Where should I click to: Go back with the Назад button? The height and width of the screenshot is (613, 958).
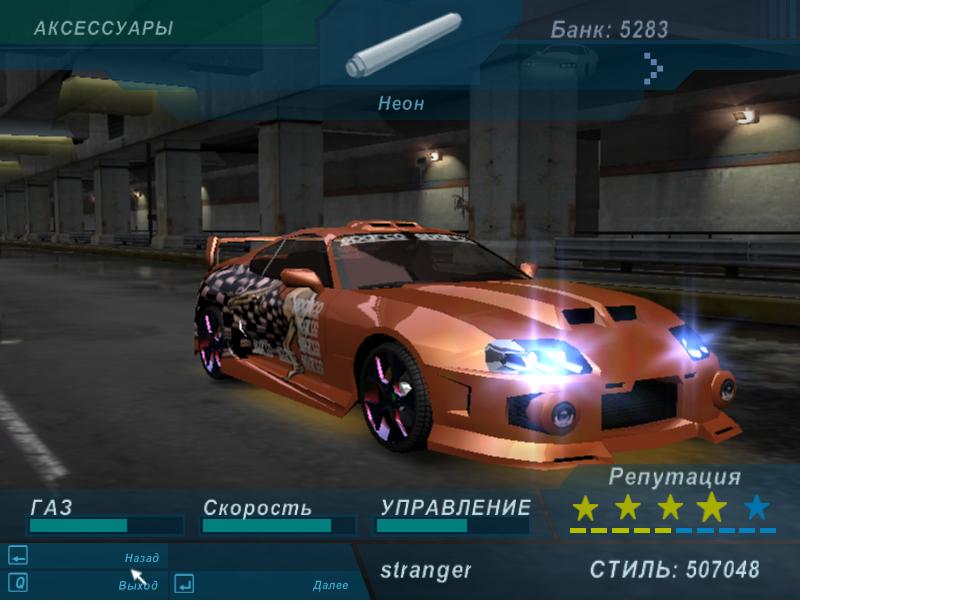[x=141, y=558]
